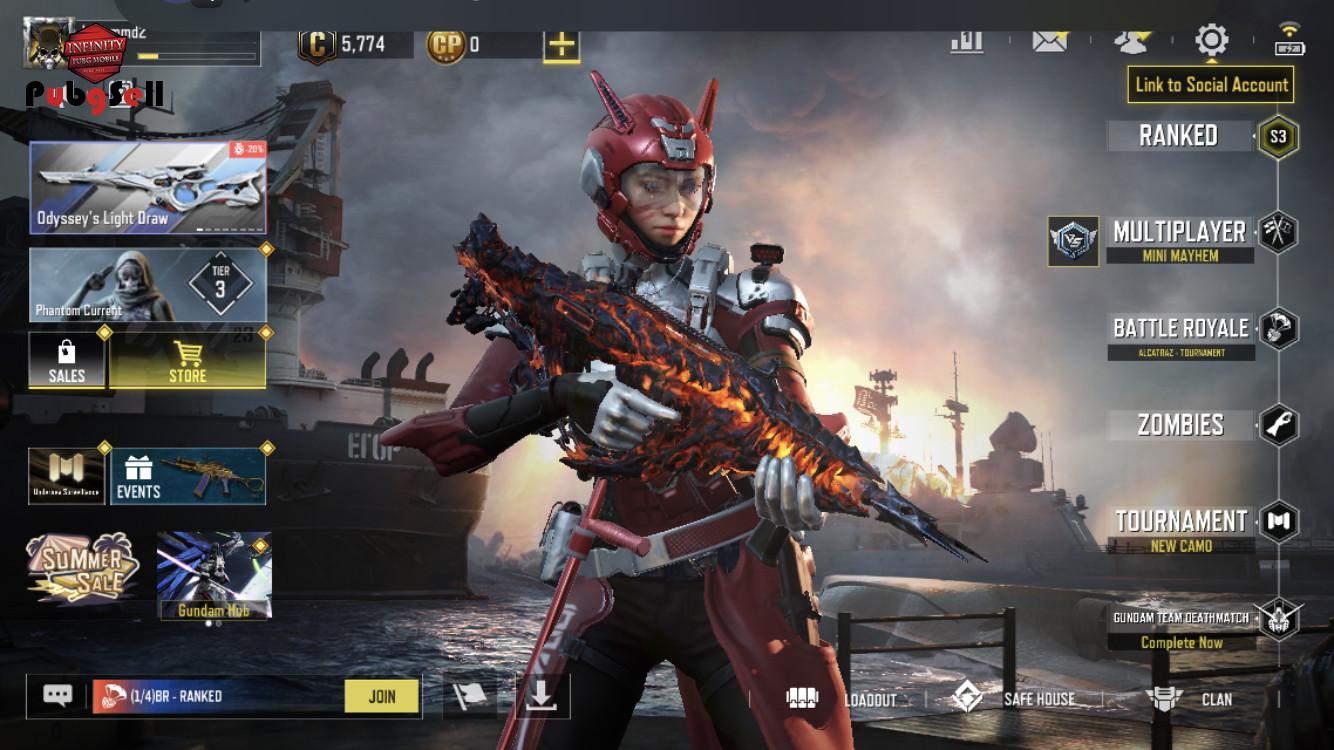Viewport: 1334px width, 750px height.
Task: Open the Ranked mode menu
Action: click(1179, 136)
